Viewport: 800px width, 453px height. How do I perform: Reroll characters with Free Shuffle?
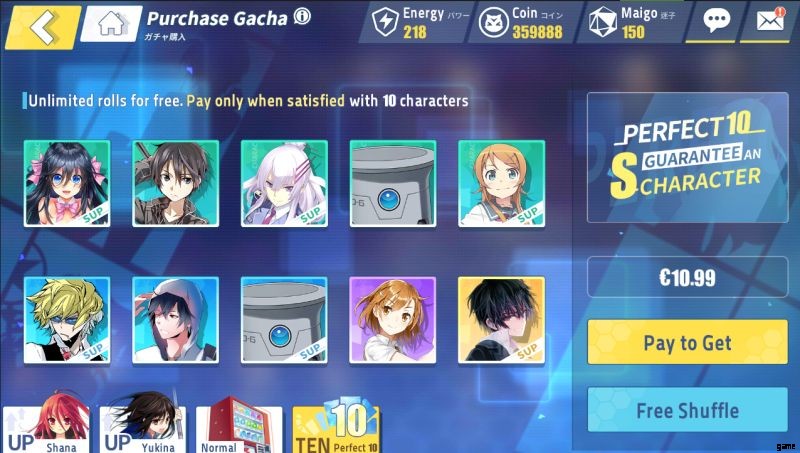(687, 410)
